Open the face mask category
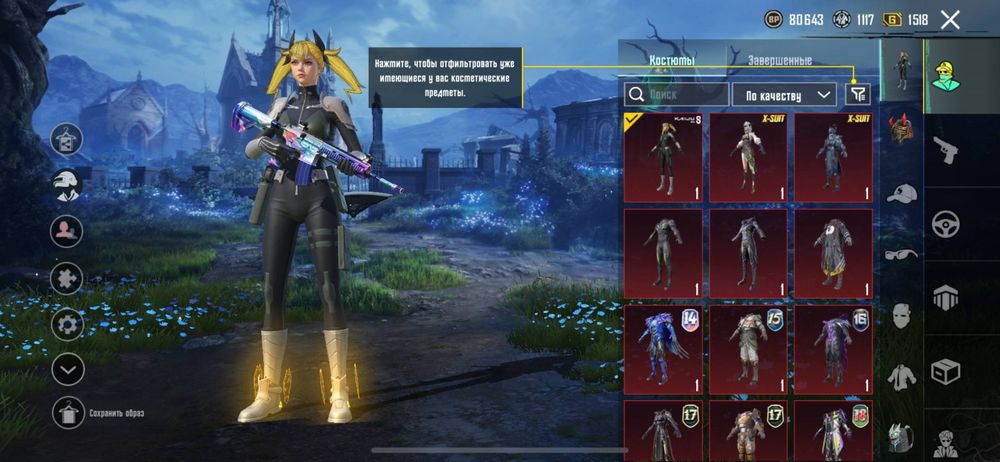The height and width of the screenshot is (462, 1000). coord(902,316)
